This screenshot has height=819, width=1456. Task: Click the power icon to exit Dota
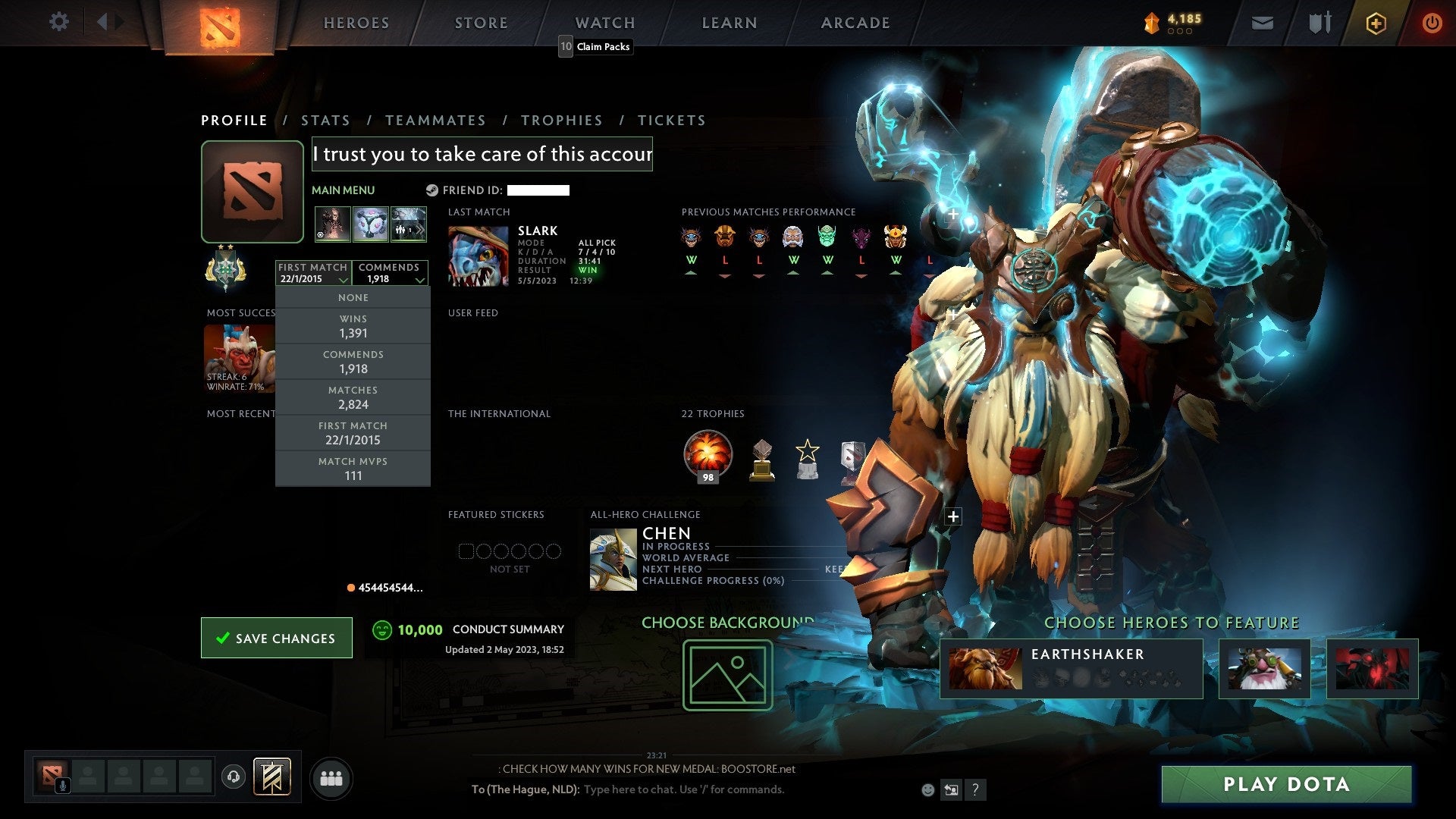1432,23
